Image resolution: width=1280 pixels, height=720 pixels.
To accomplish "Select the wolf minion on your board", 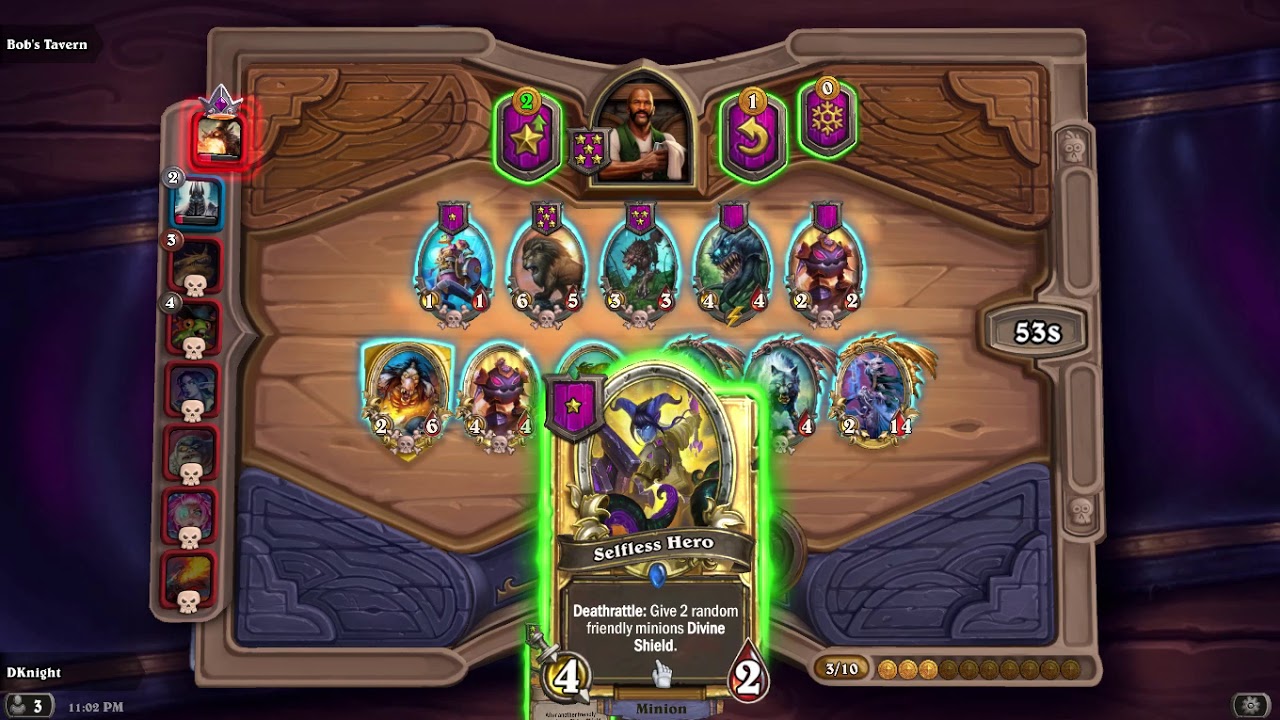I will (x=785, y=388).
